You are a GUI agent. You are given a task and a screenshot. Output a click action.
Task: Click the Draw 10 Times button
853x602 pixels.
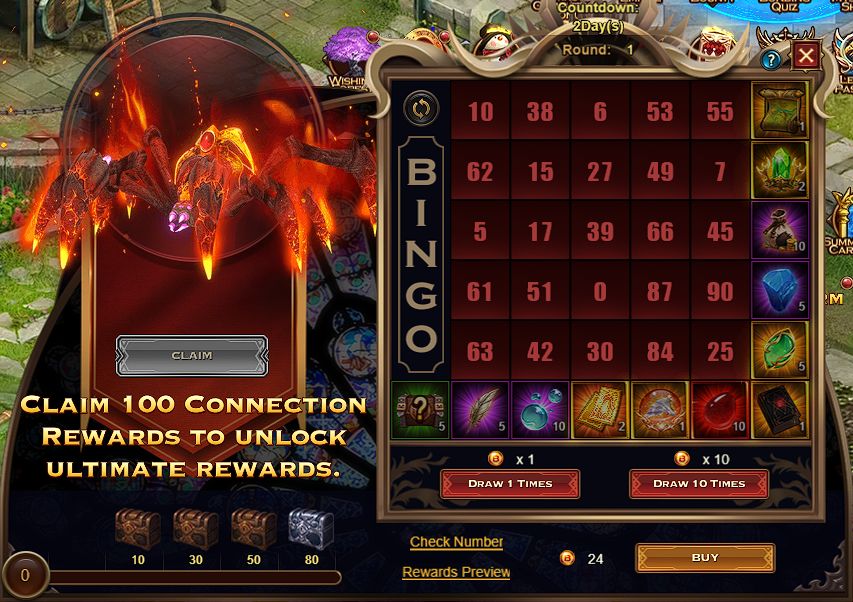point(698,484)
